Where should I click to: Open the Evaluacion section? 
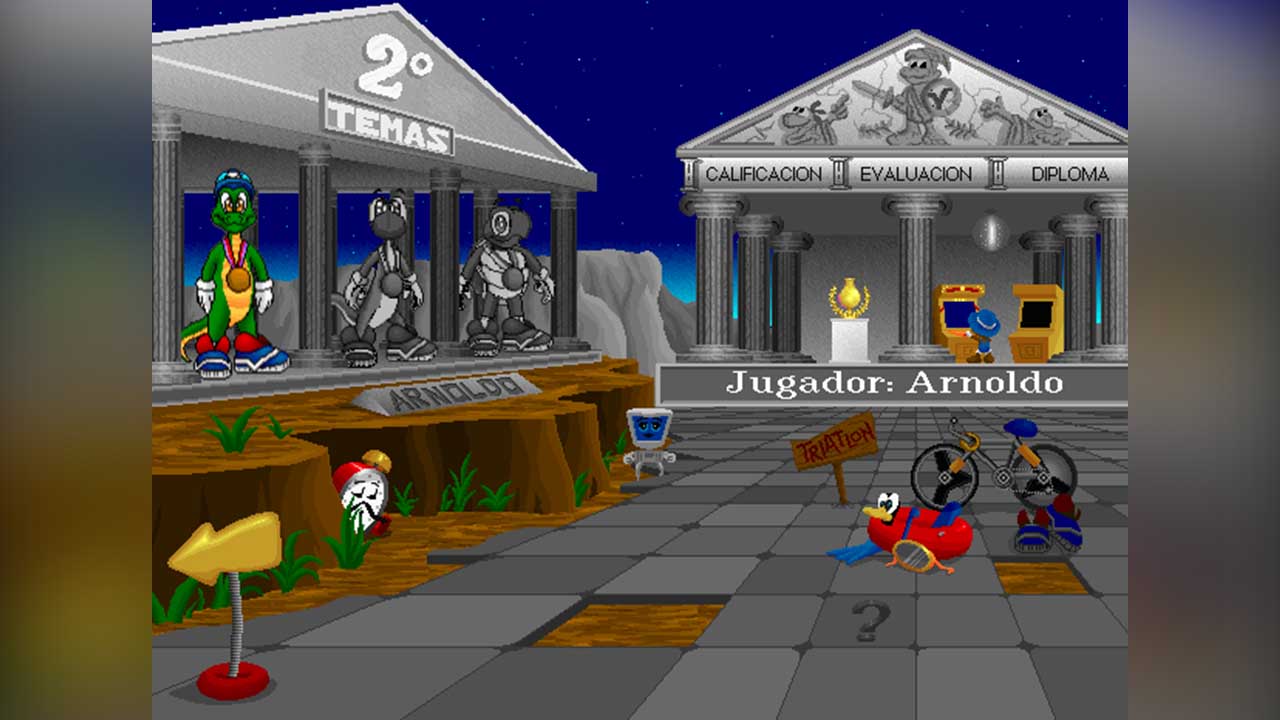click(915, 174)
